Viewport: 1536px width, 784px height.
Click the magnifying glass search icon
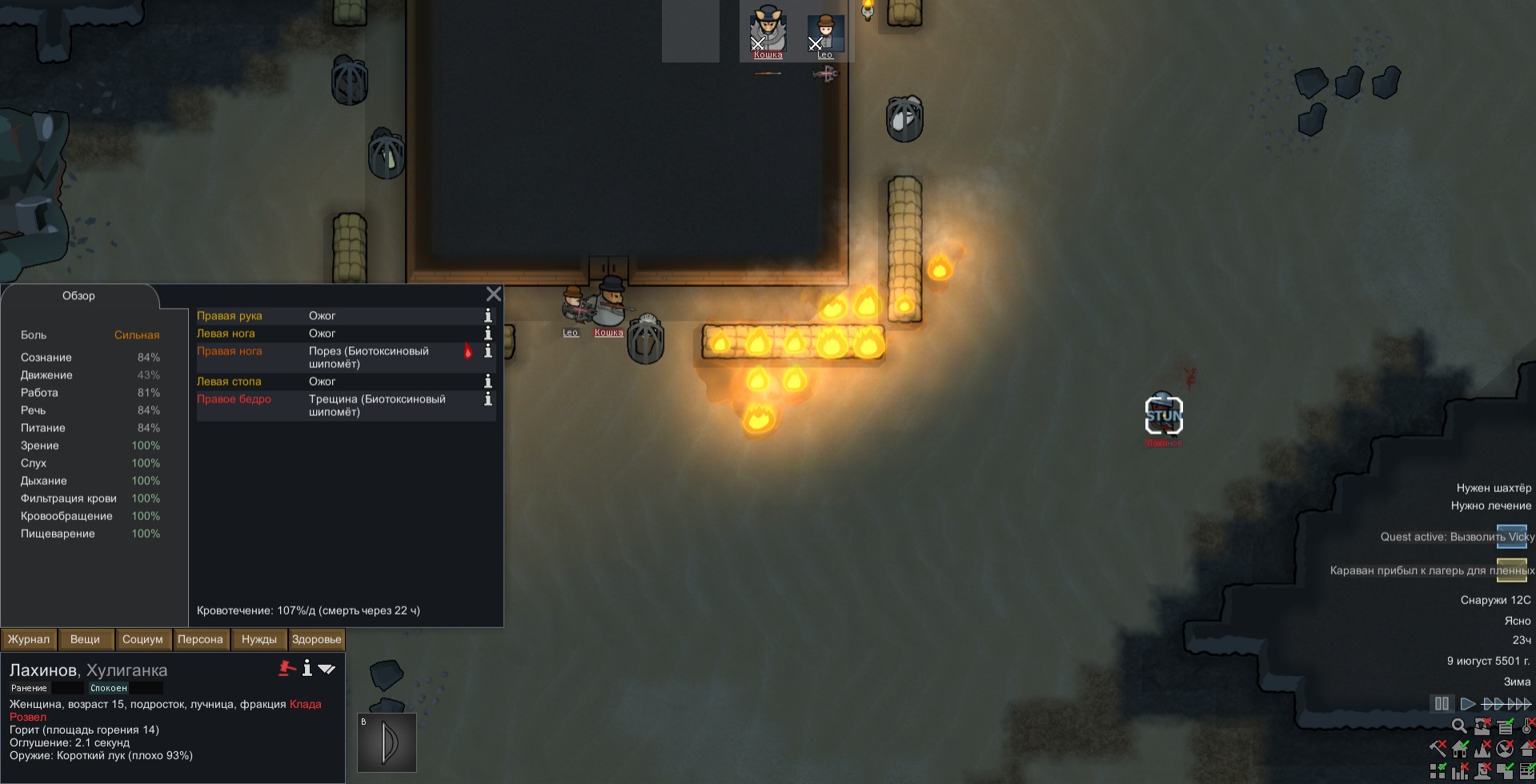1459,726
